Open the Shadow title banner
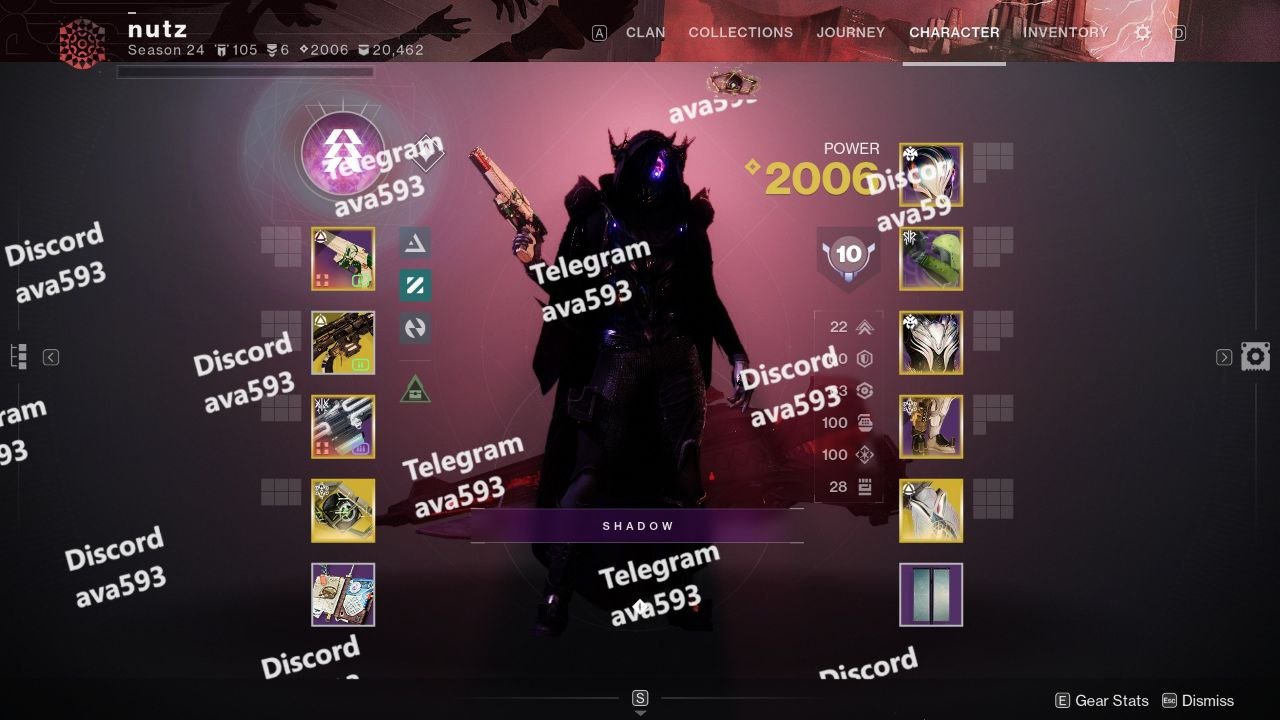Viewport: 1280px width, 720px height. [x=637, y=526]
